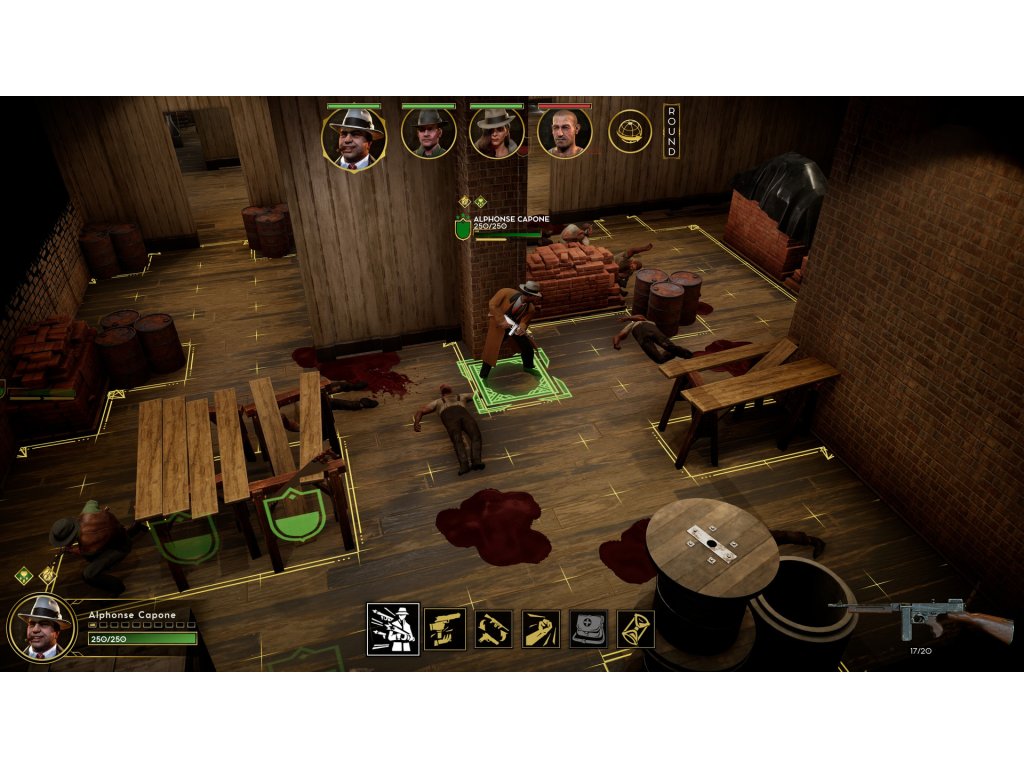Viewport: 1024px width, 768px height.
Task: Click the globe round icon
Action: tap(630, 131)
